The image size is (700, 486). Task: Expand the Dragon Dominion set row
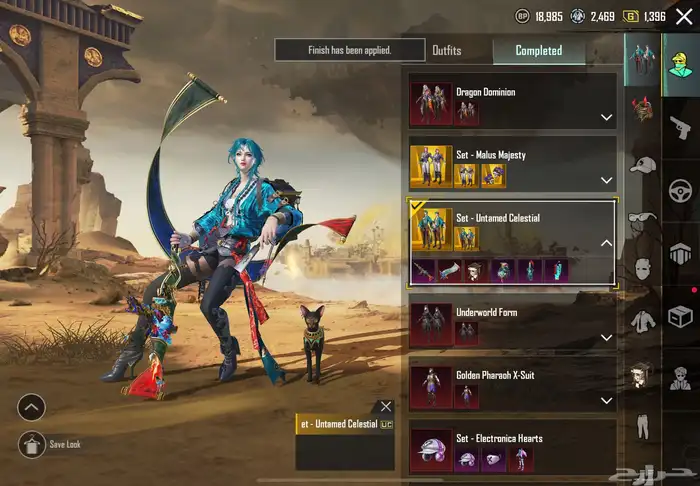[606, 117]
